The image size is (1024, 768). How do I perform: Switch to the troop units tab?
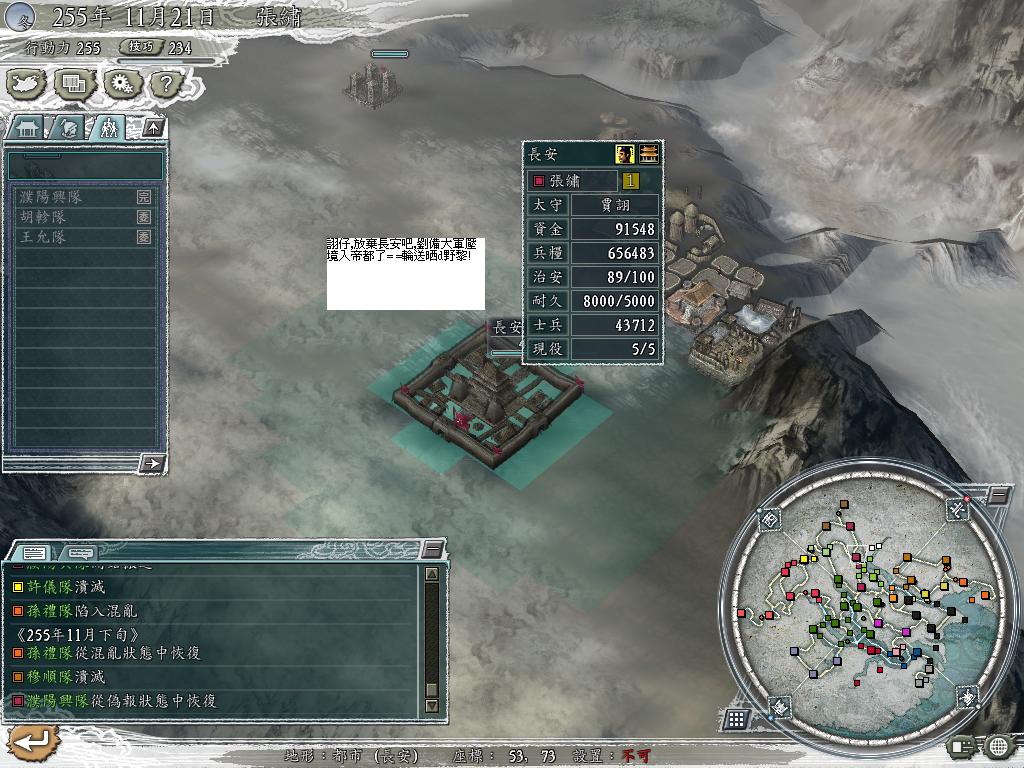tap(108, 128)
